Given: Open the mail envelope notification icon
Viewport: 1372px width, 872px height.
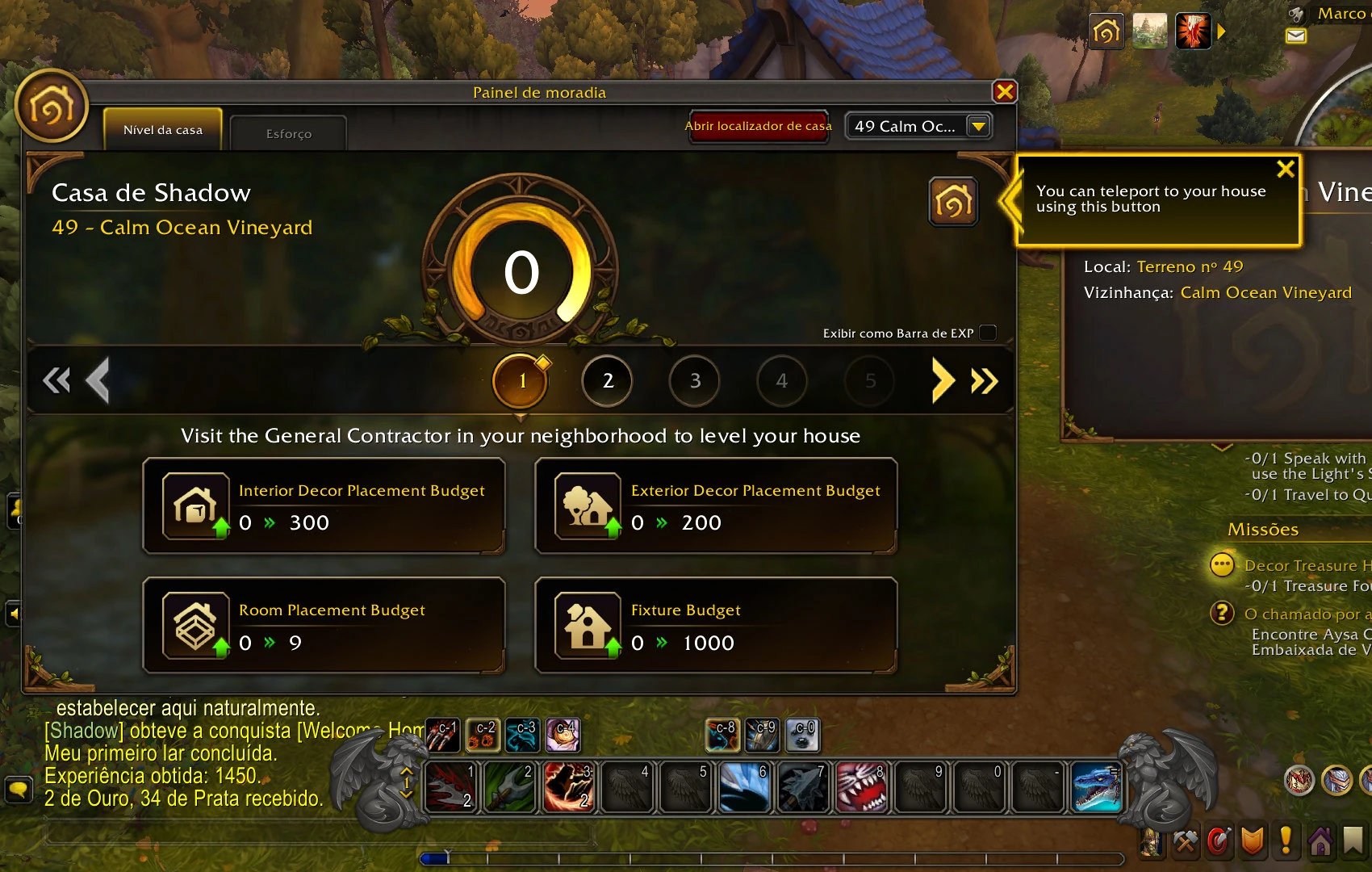Looking at the screenshot, I should 1296,36.
